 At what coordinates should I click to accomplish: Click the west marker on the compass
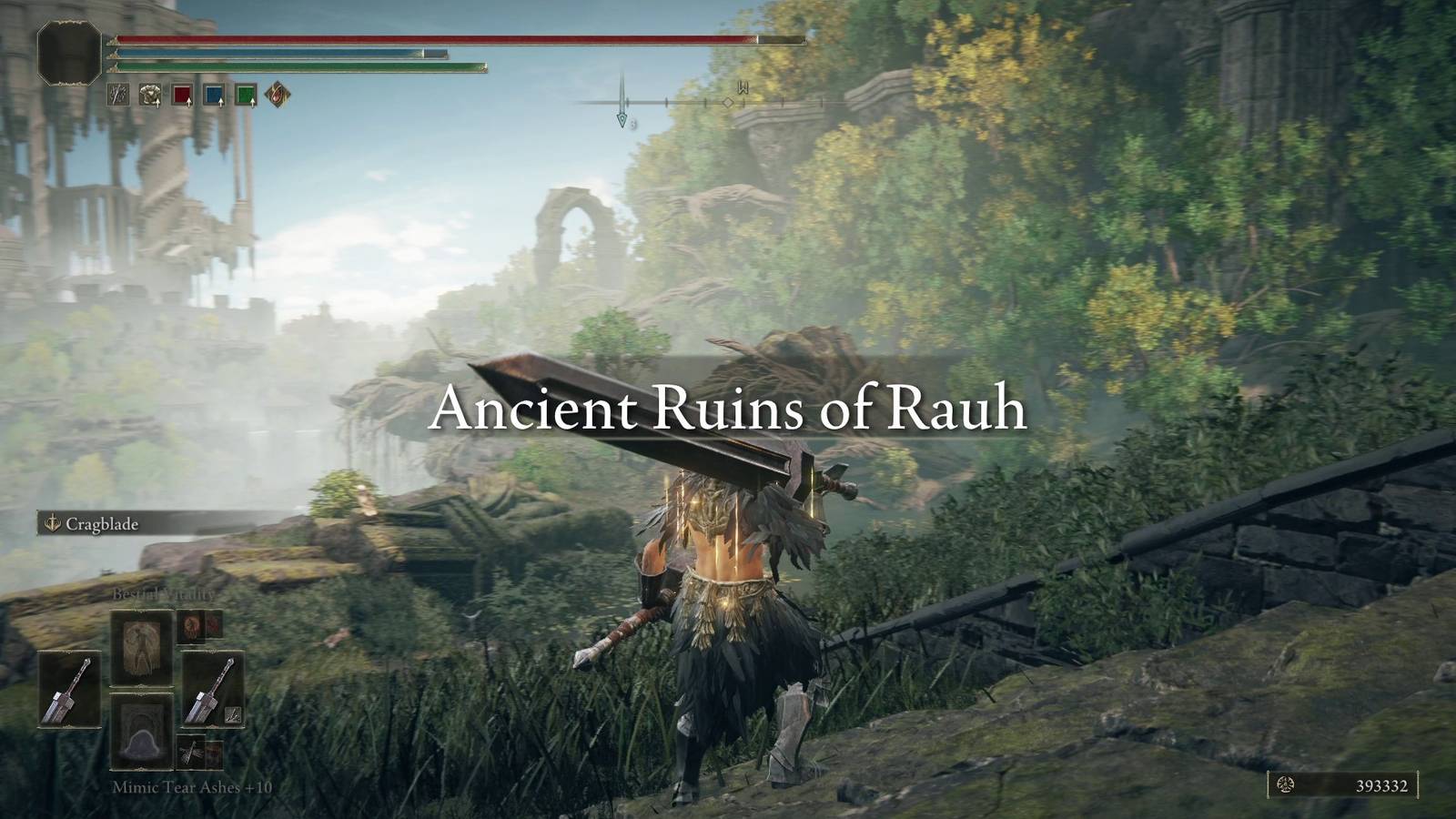[742, 88]
